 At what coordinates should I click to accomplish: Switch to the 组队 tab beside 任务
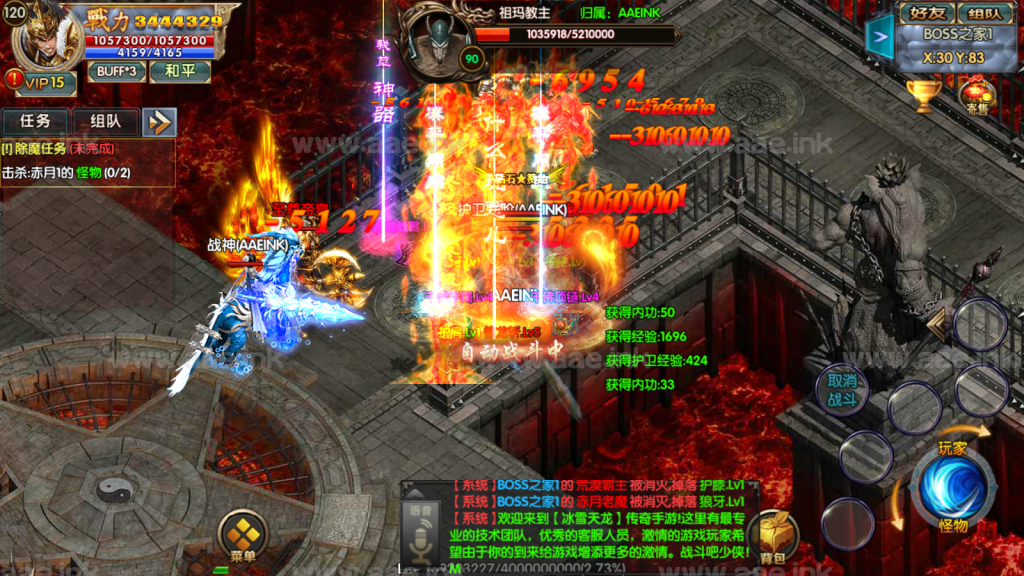[105, 122]
